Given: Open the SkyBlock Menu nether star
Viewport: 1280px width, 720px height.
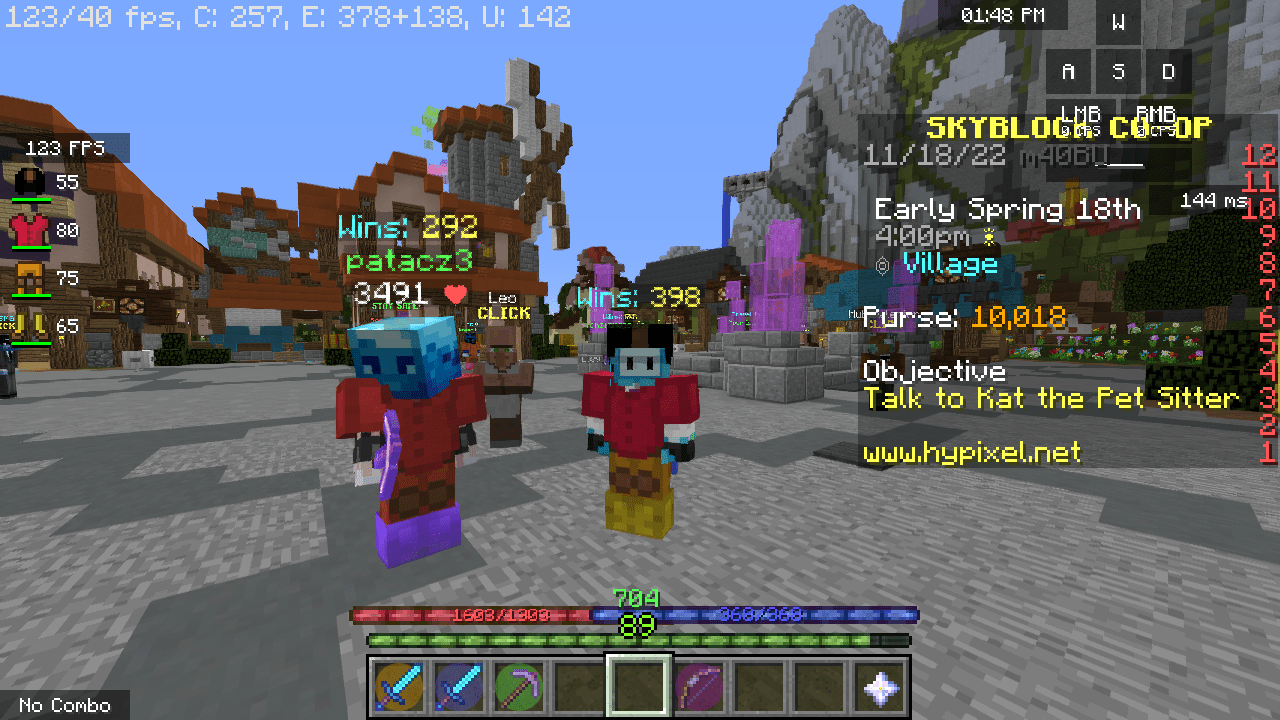Looking at the screenshot, I should tap(882, 686).
